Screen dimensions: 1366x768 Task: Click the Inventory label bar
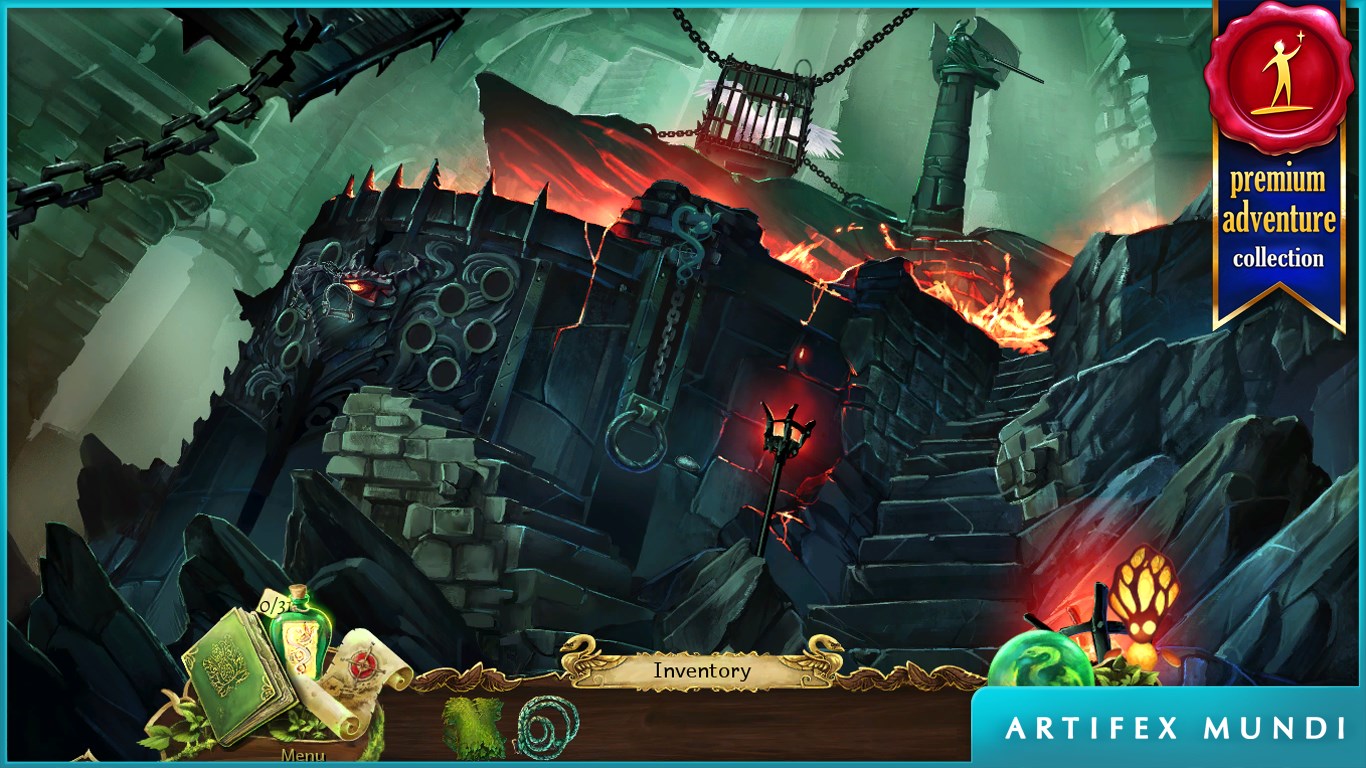[701, 671]
